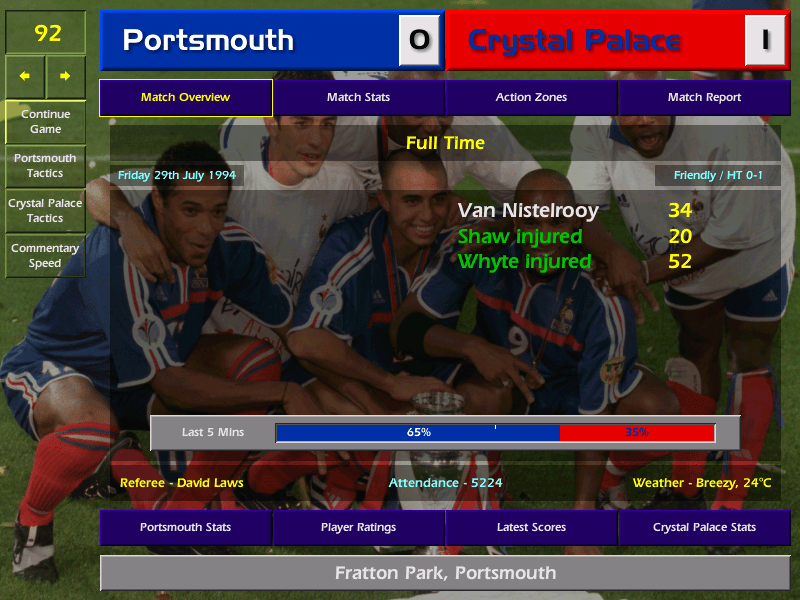
Task: Change the Commentary Speed
Action: click(x=45, y=256)
